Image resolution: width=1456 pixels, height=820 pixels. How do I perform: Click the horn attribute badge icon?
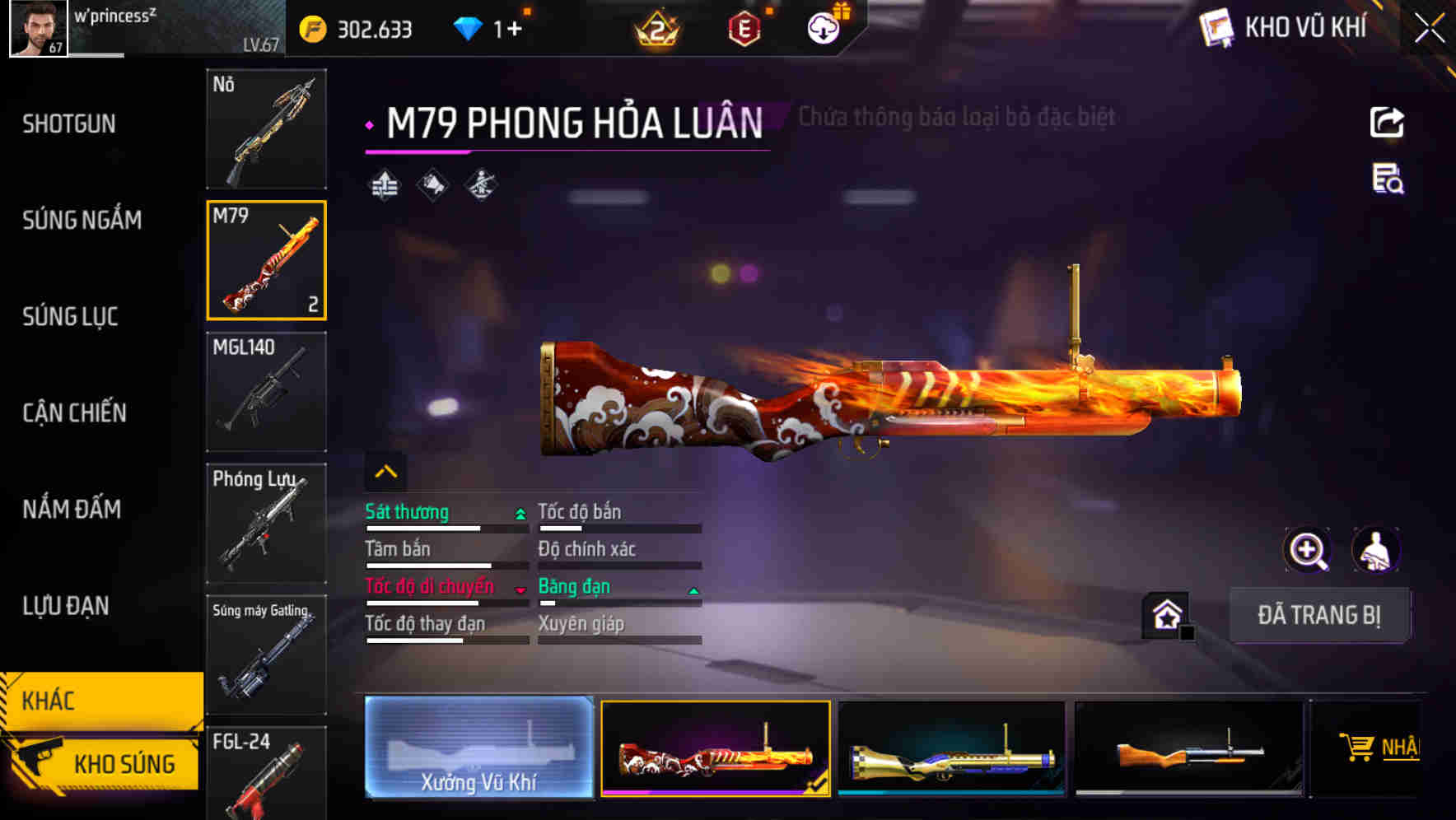click(432, 183)
